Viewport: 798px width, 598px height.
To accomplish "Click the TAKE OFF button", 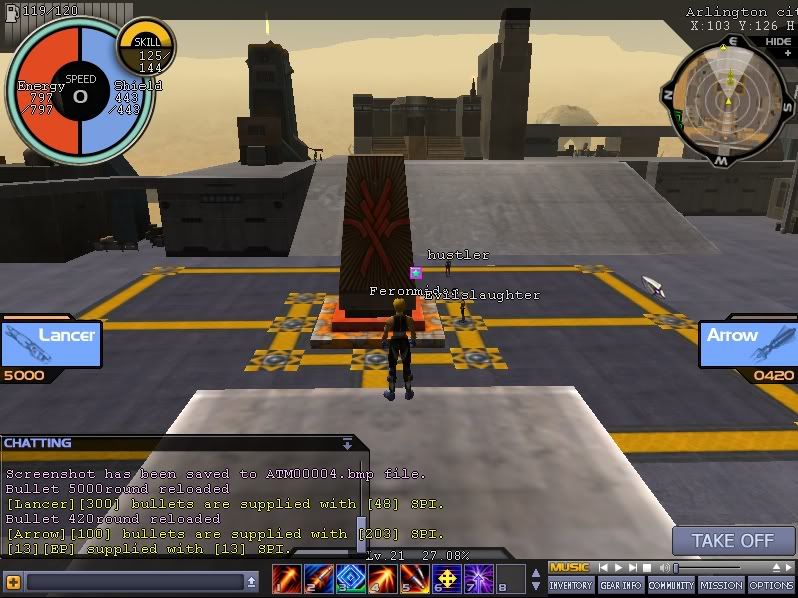I will click(733, 541).
